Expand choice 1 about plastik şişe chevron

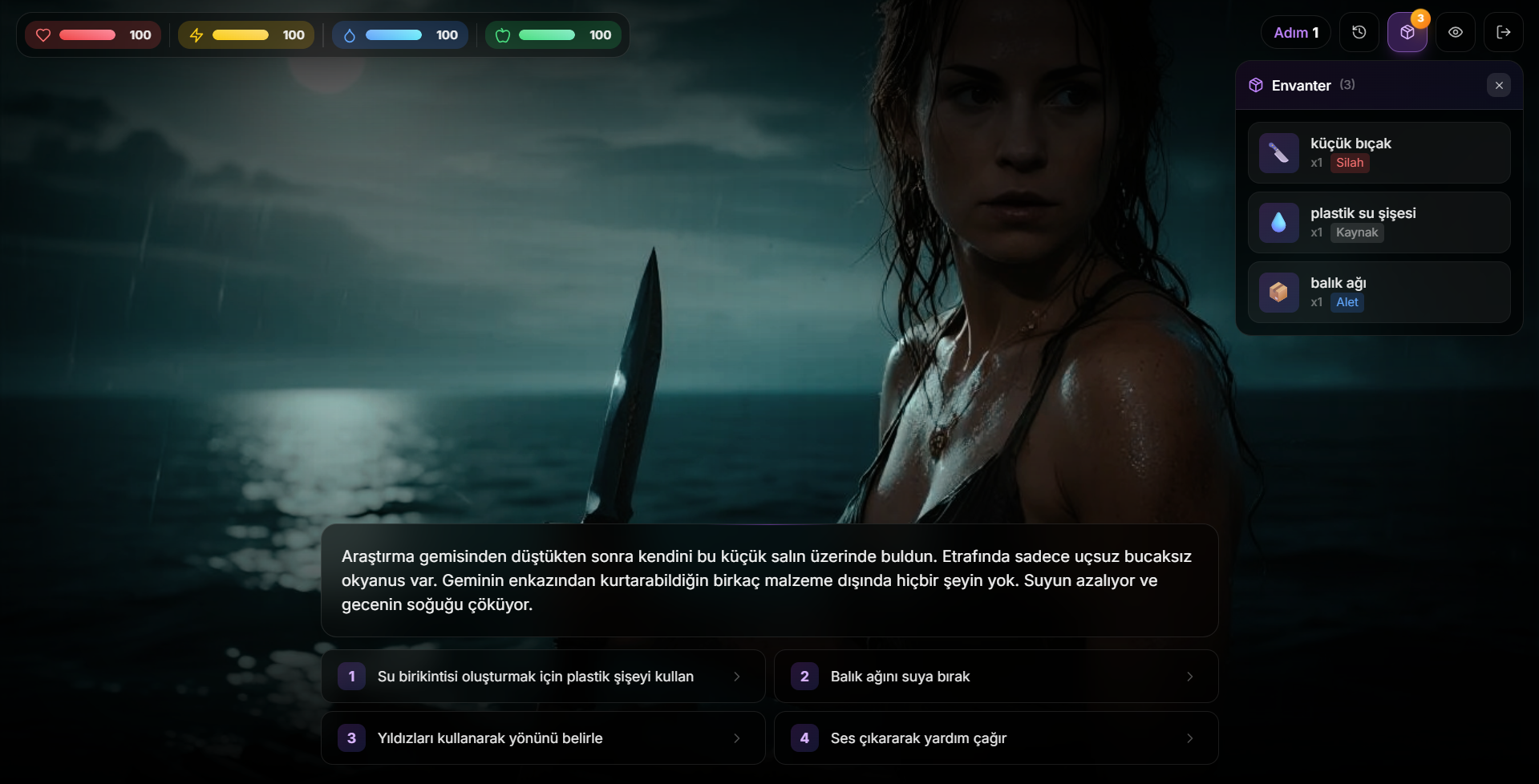(737, 676)
